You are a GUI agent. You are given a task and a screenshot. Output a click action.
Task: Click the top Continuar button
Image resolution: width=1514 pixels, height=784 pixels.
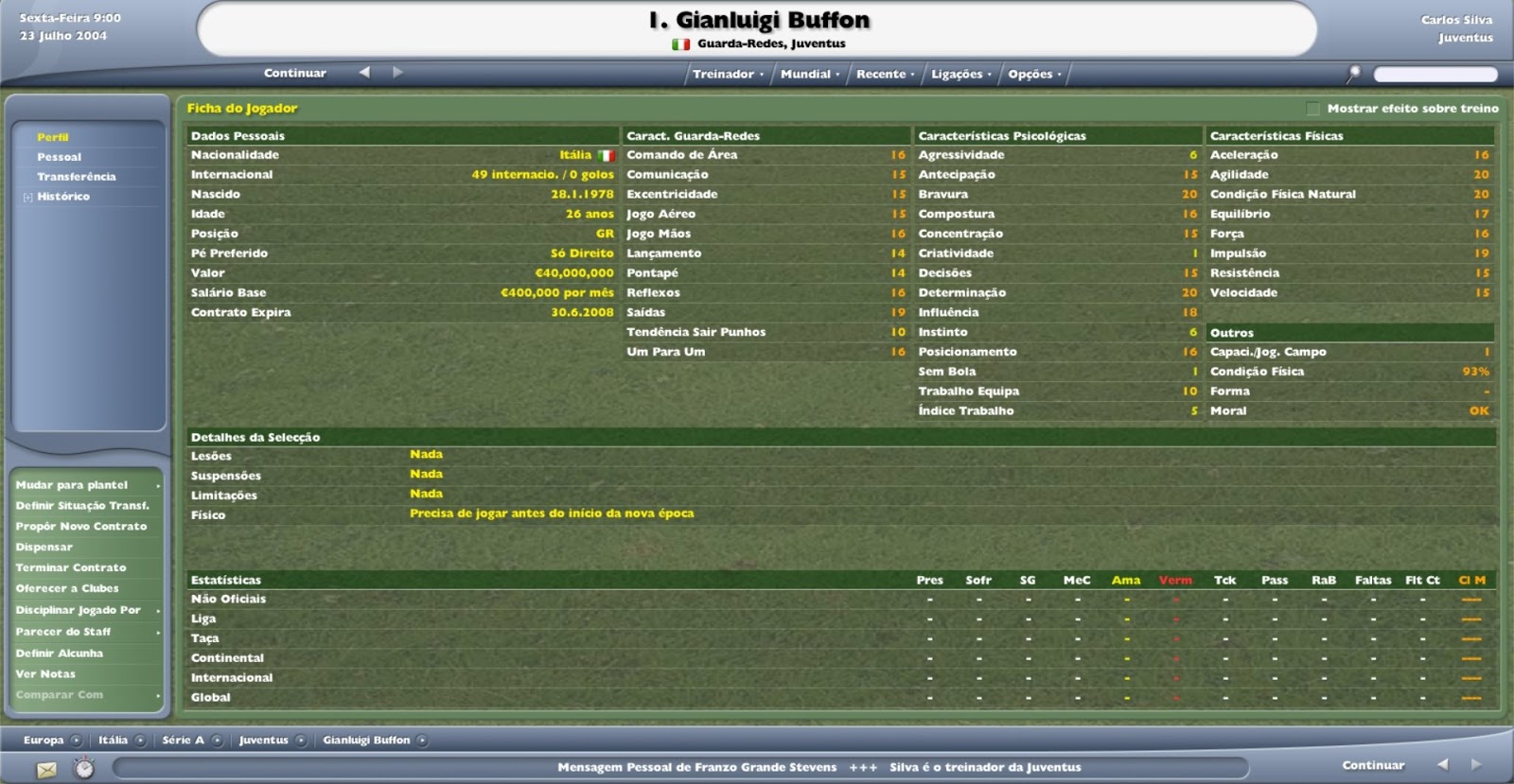pos(294,72)
